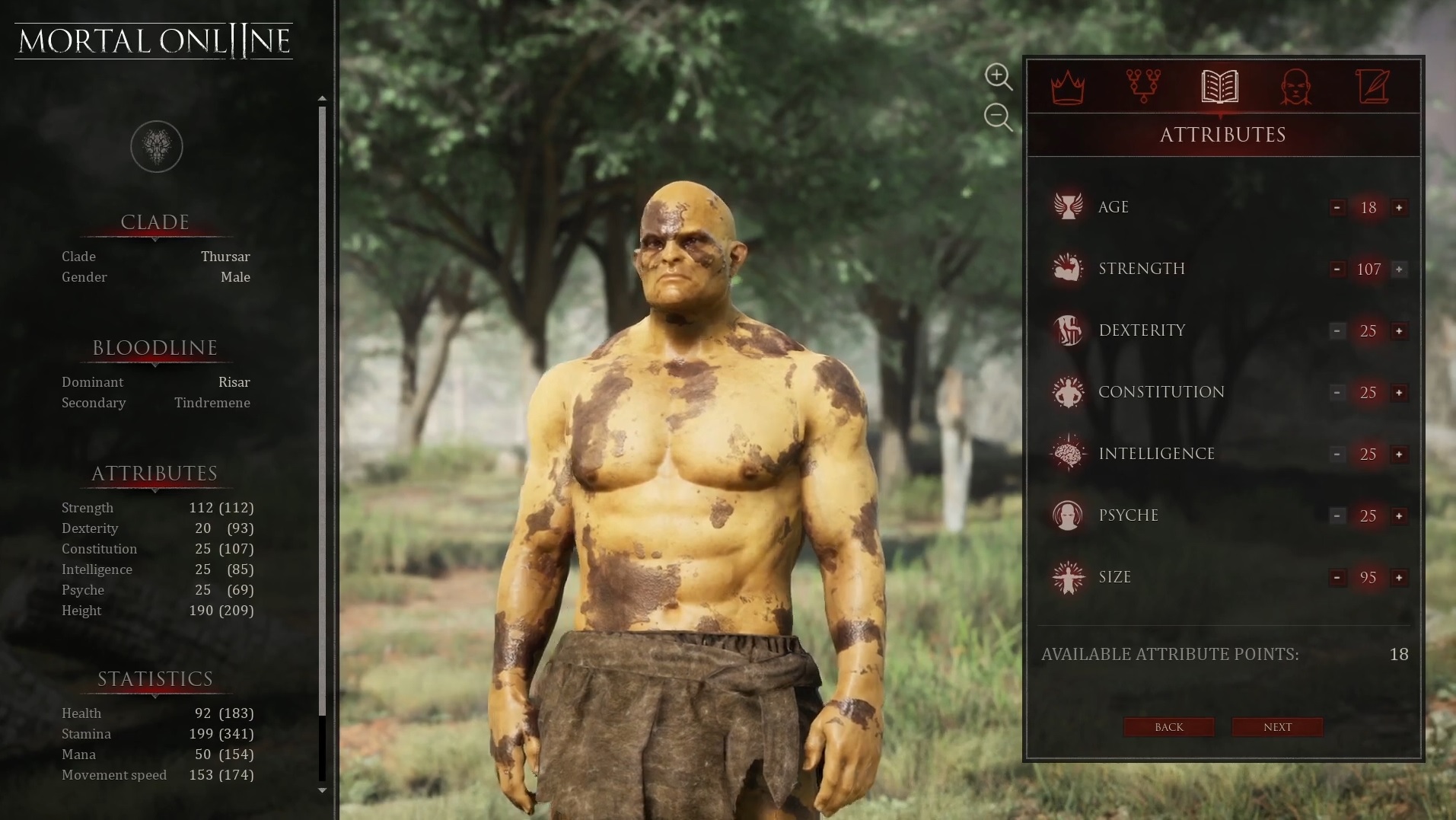Zoom out the character preview
Image resolution: width=1456 pixels, height=820 pixels.
(x=998, y=117)
